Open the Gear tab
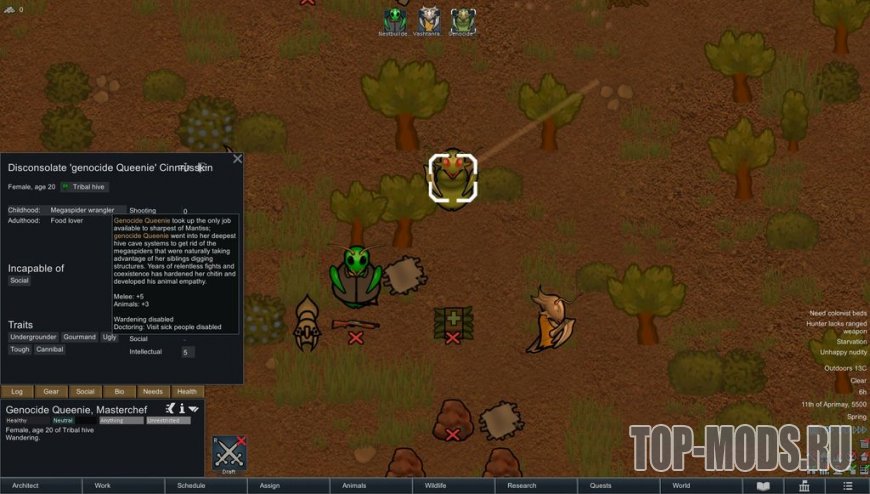 coord(51,392)
